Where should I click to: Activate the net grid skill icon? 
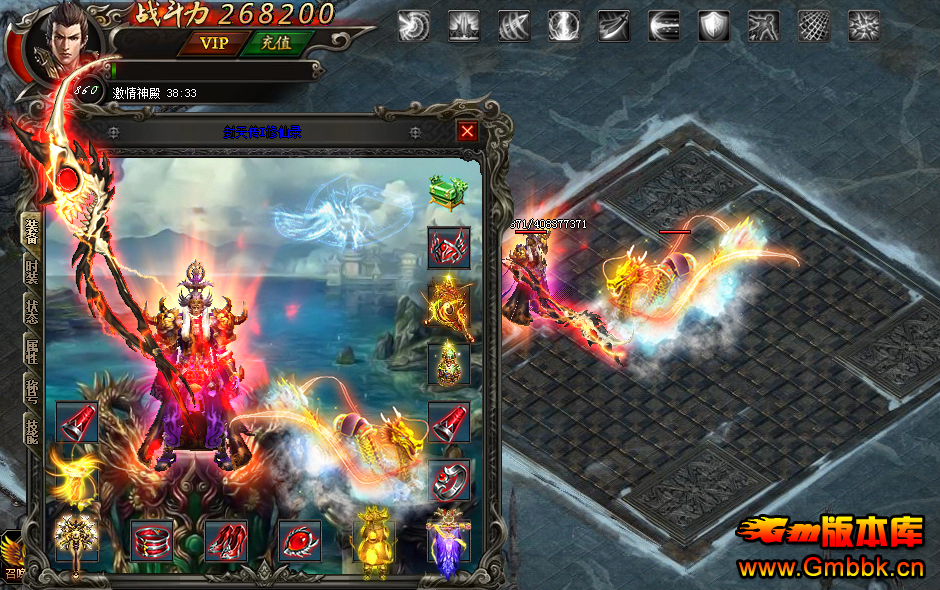(813, 26)
